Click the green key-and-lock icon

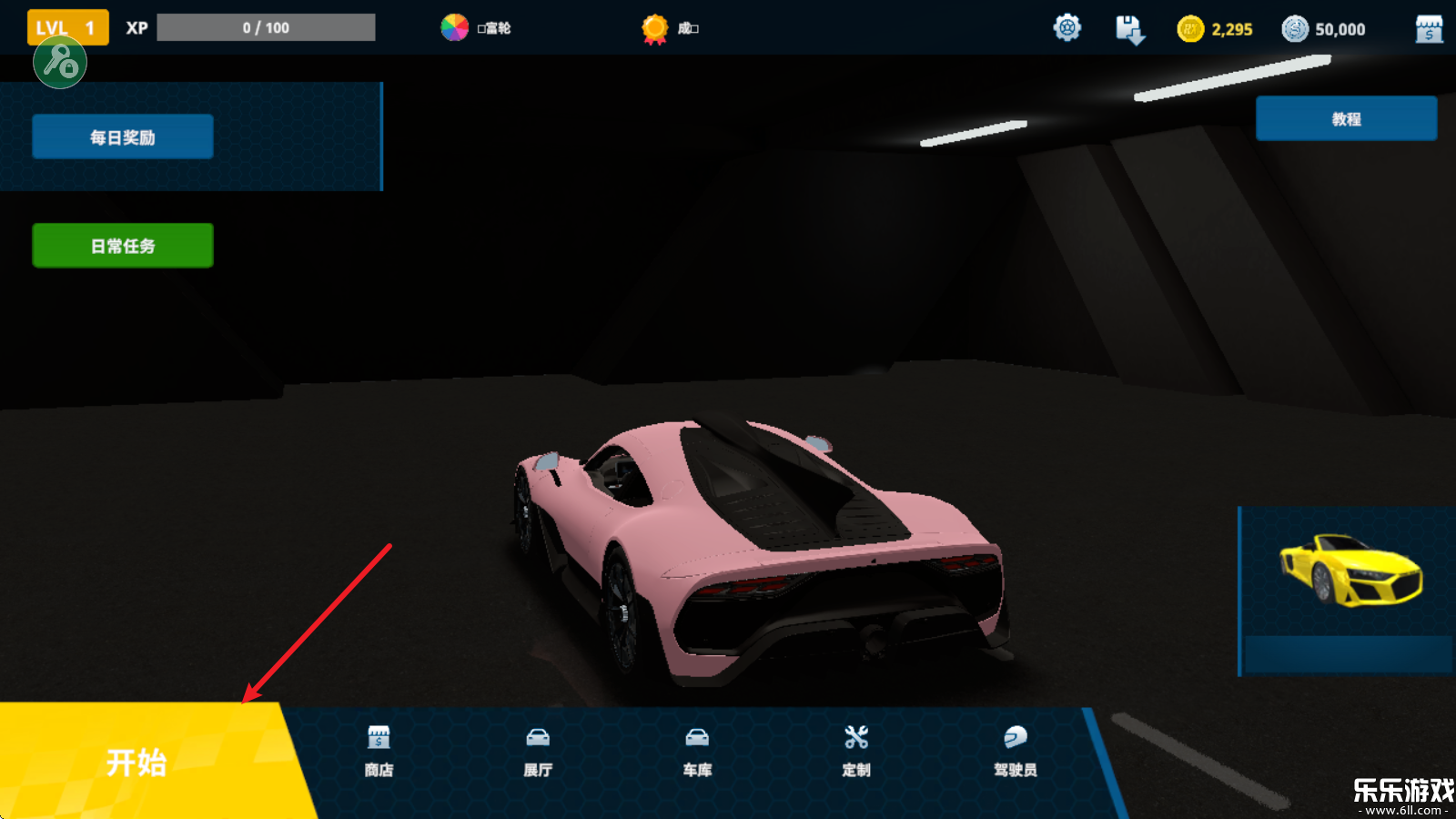coord(60,63)
